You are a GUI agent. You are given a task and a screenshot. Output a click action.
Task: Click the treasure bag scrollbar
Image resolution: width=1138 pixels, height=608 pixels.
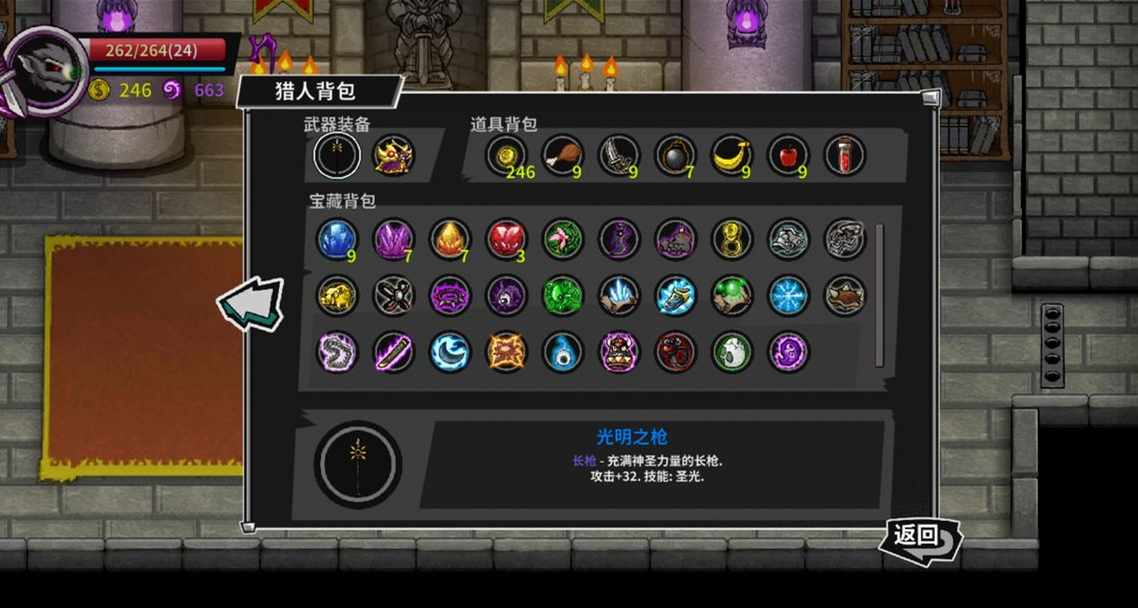(880, 295)
